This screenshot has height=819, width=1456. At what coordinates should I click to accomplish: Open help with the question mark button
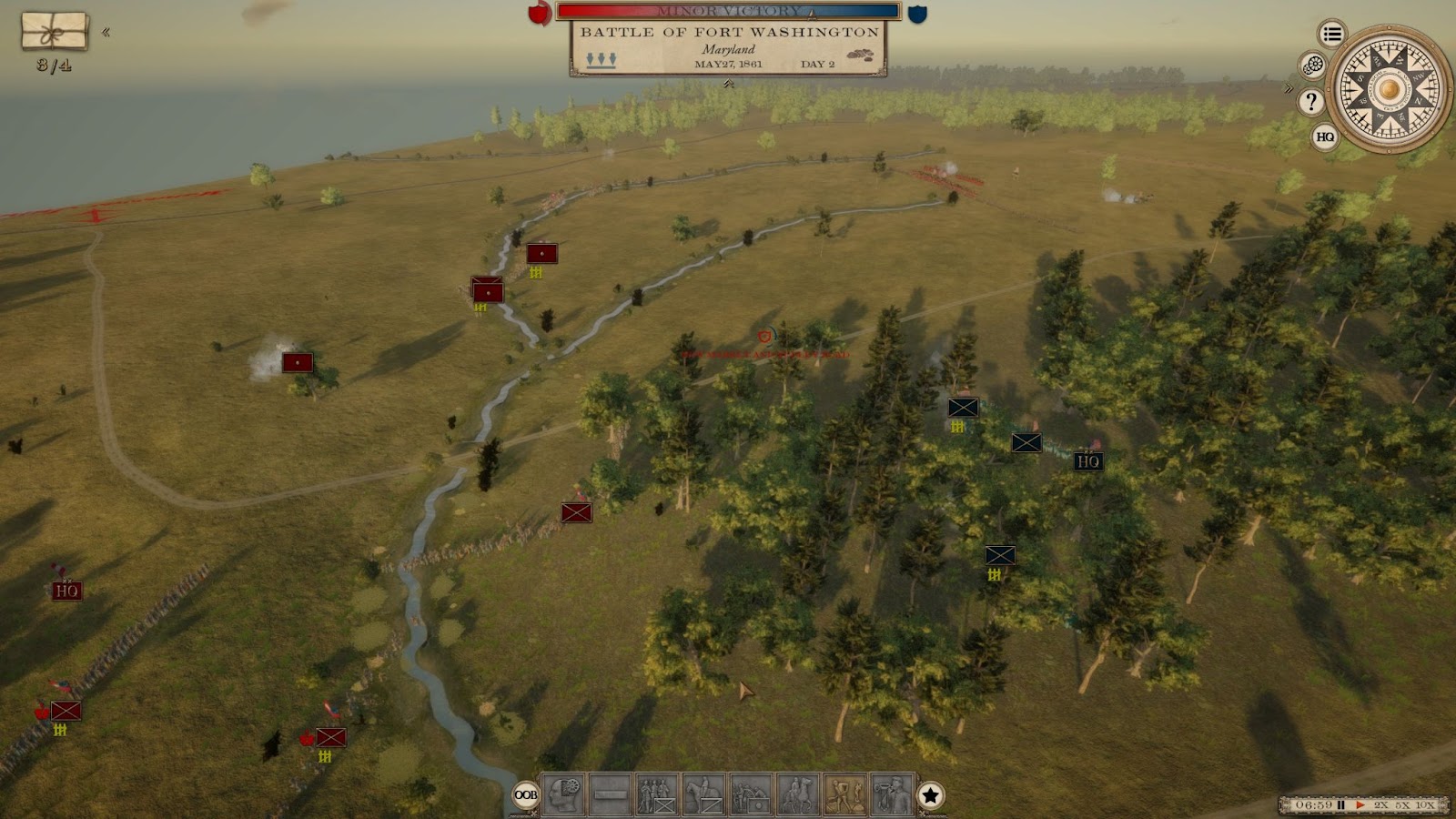pos(1311,101)
